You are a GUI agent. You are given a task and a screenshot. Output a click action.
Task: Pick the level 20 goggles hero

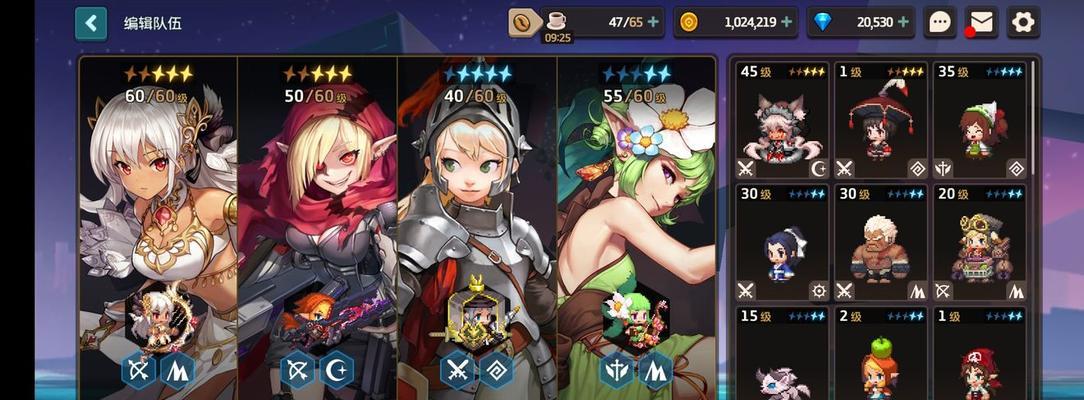tap(979, 243)
